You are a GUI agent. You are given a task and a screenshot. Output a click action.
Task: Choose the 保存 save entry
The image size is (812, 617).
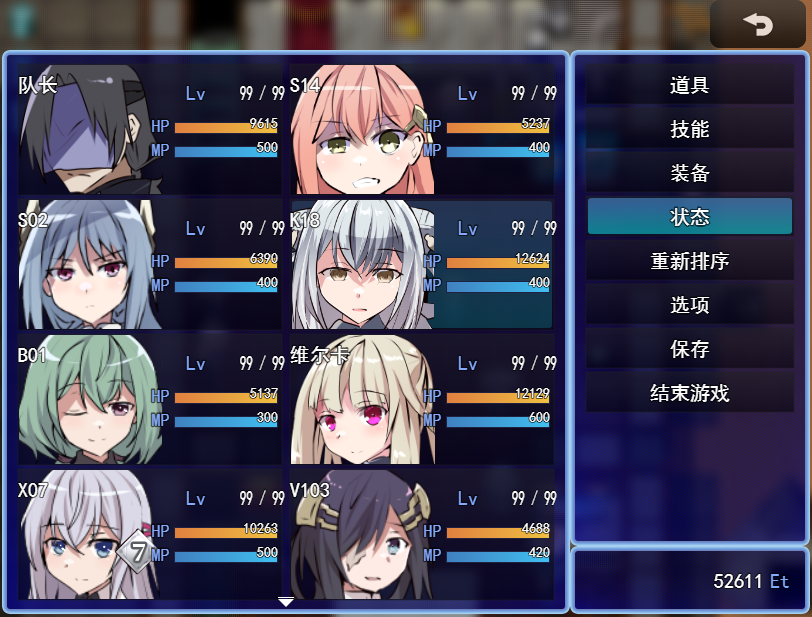click(689, 349)
